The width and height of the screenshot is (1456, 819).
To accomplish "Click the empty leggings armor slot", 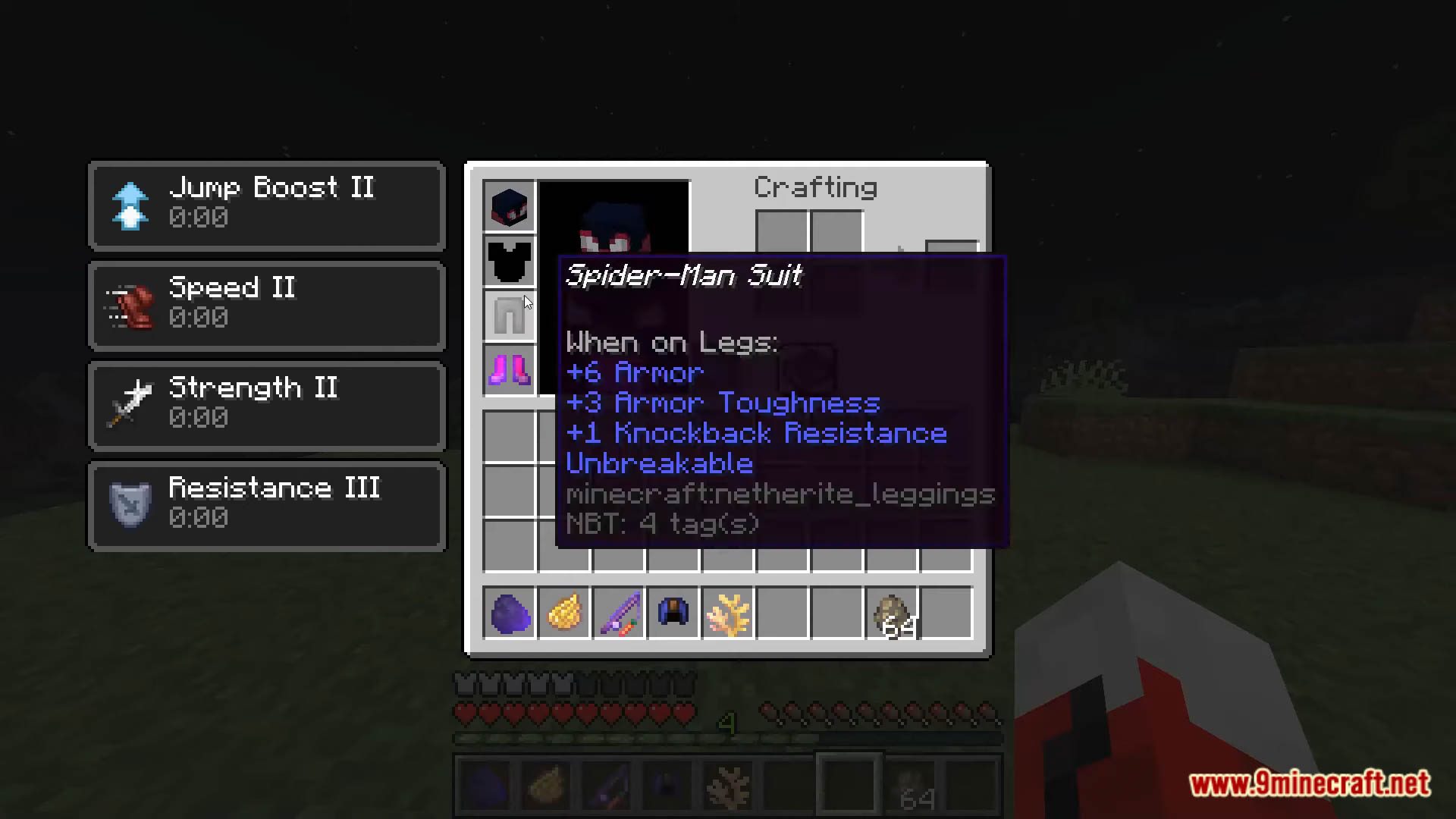I will [x=509, y=315].
